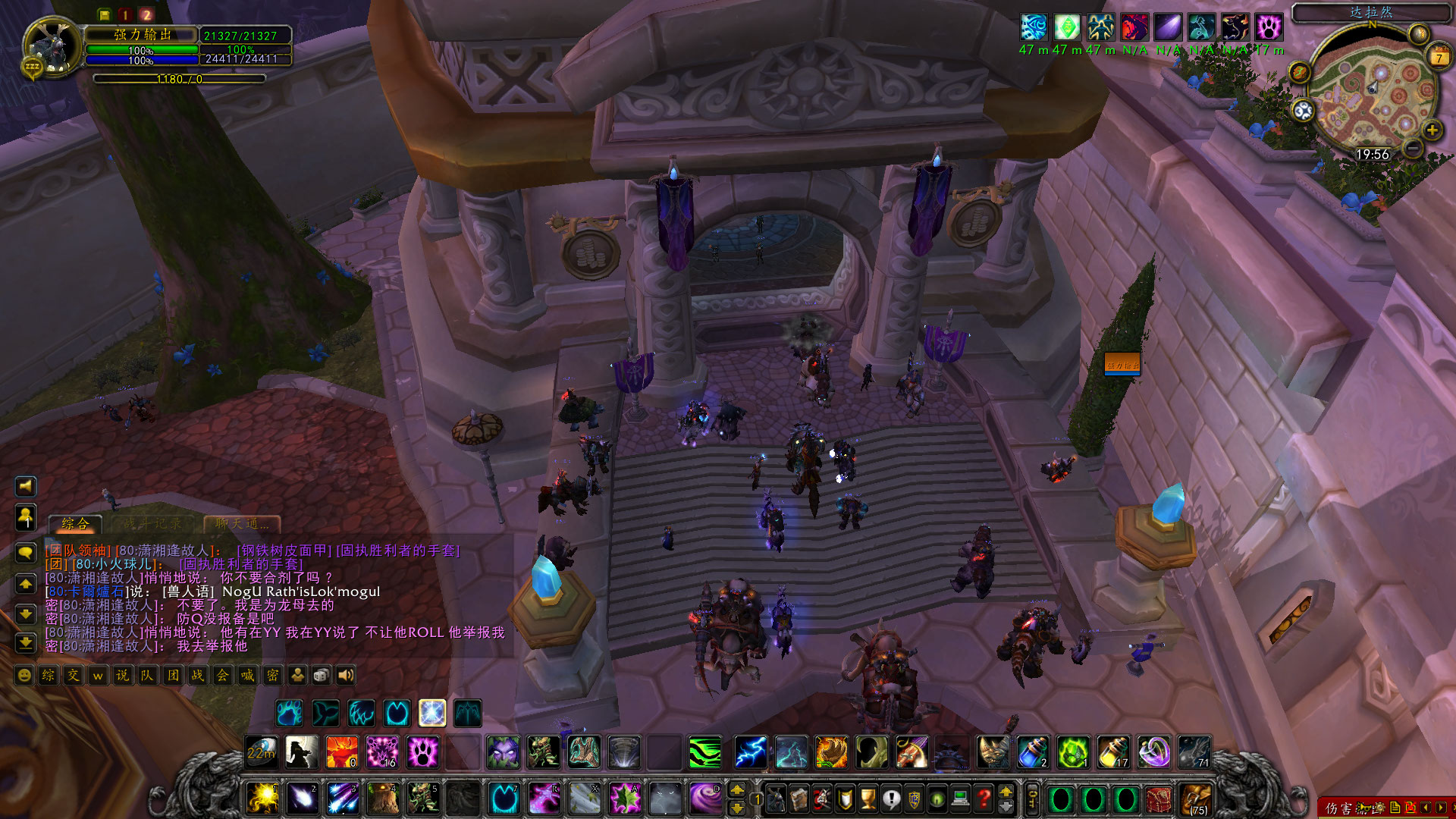Switch to the 战斗记录 chat tab
Image resolution: width=1456 pixels, height=819 pixels.
[152, 523]
